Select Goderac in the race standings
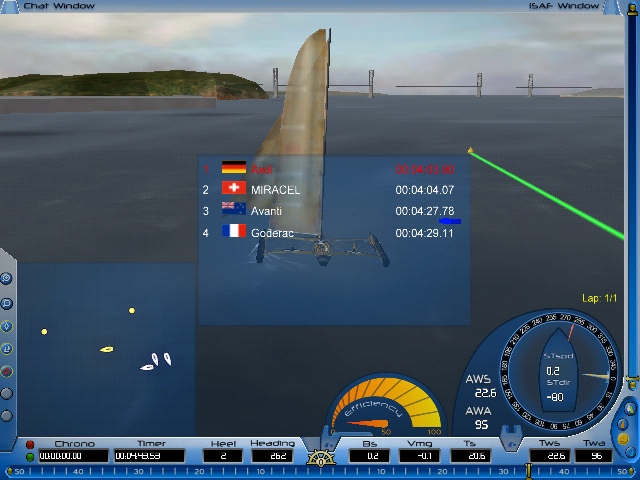The image size is (640, 480). coord(271,233)
